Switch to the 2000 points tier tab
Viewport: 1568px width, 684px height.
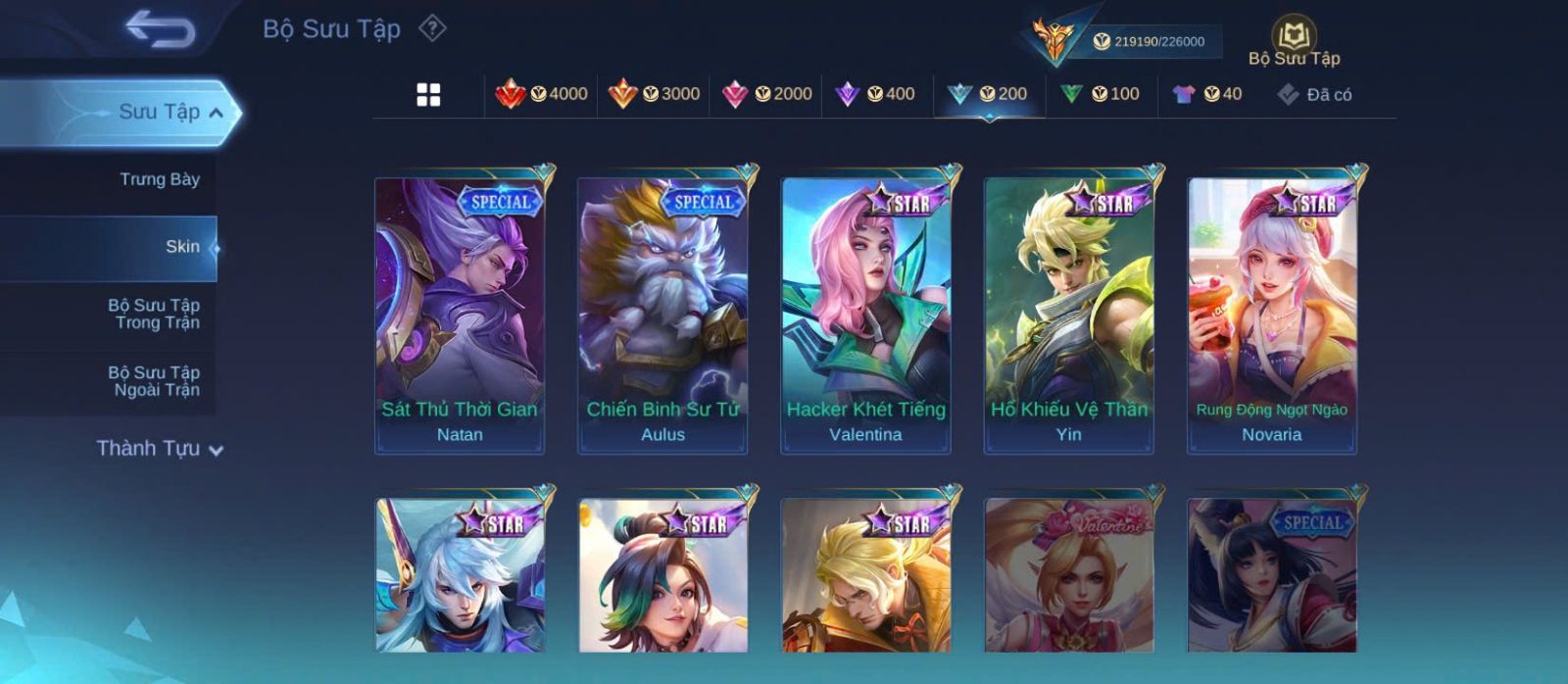[766, 94]
